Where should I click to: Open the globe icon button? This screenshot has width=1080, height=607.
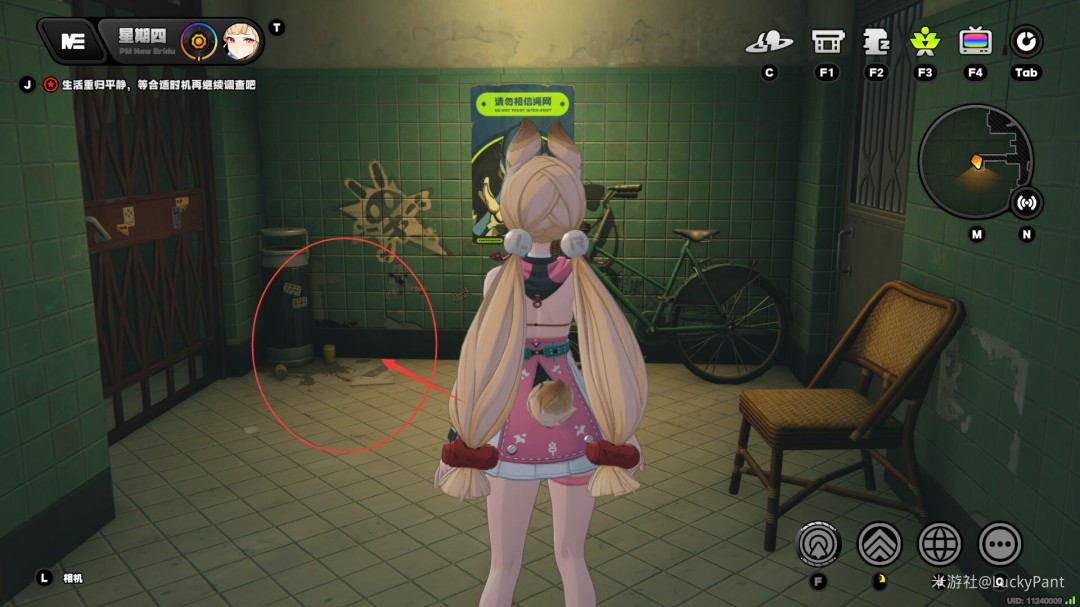coord(940,544)
